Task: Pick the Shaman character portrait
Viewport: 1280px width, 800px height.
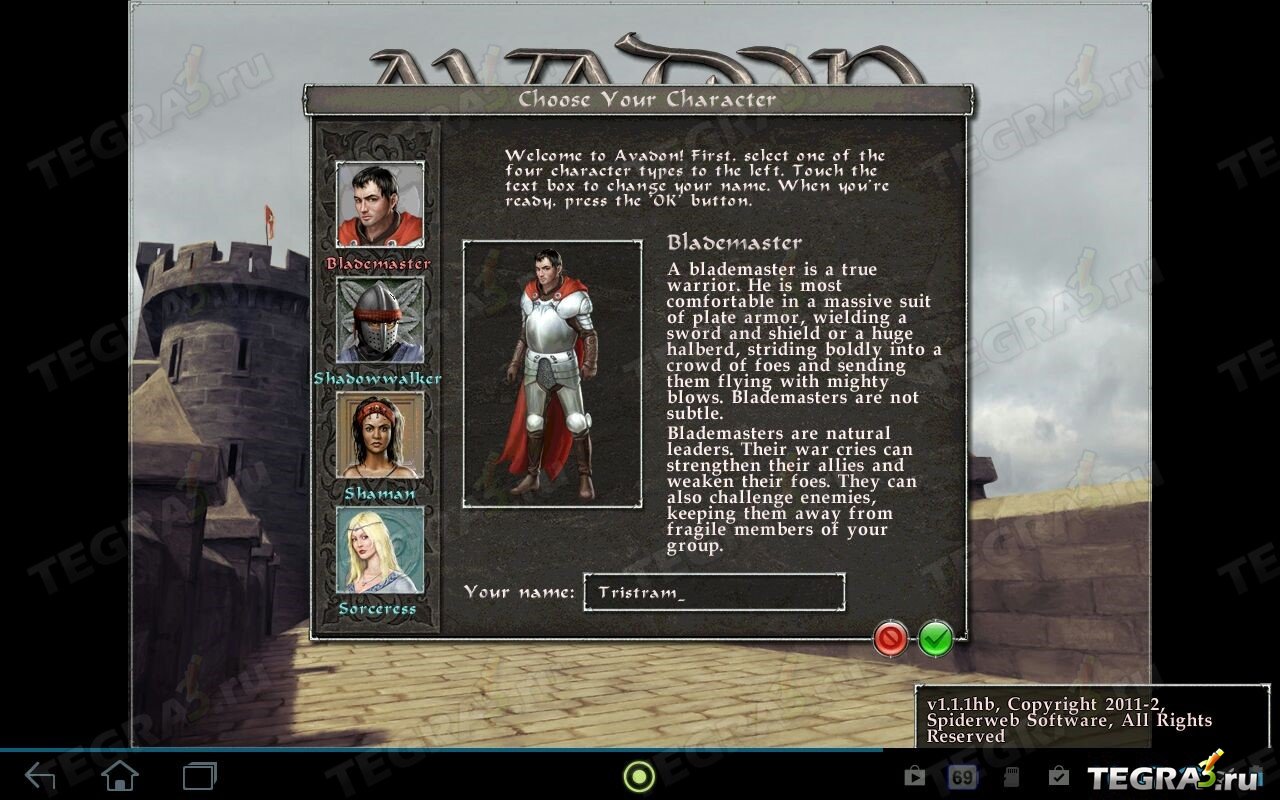Action: 380,435
